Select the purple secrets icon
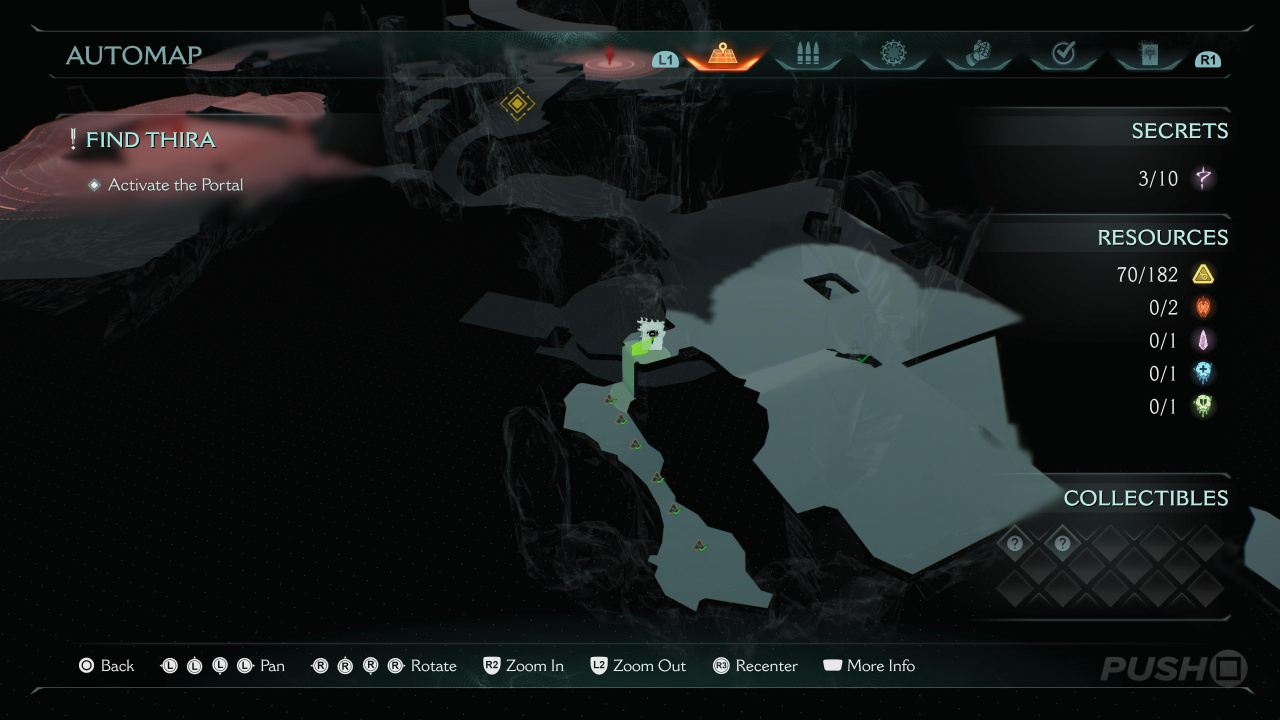 [x=1204, y=179]
